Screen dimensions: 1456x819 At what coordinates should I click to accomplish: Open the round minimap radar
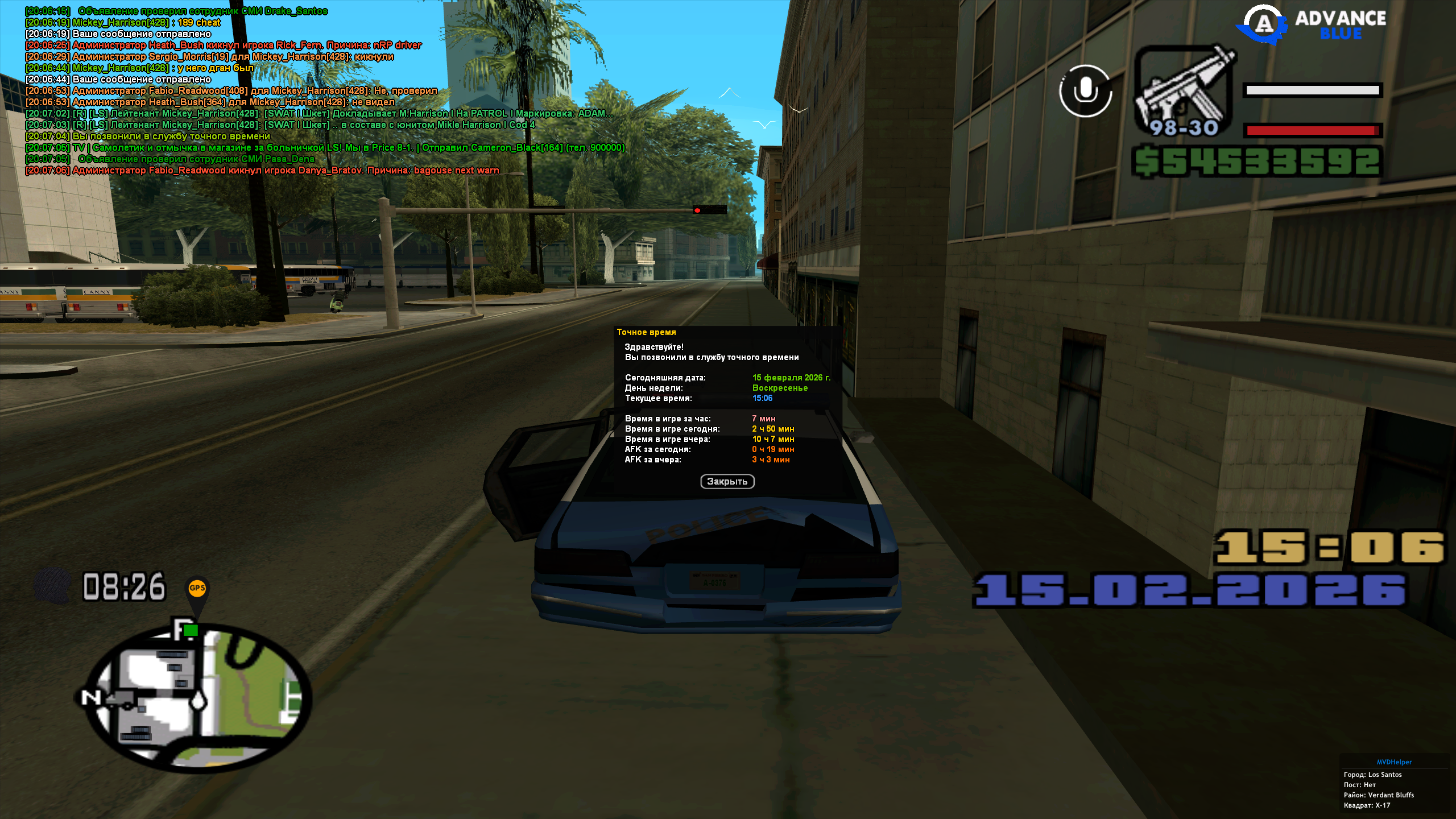coord(193,697)
